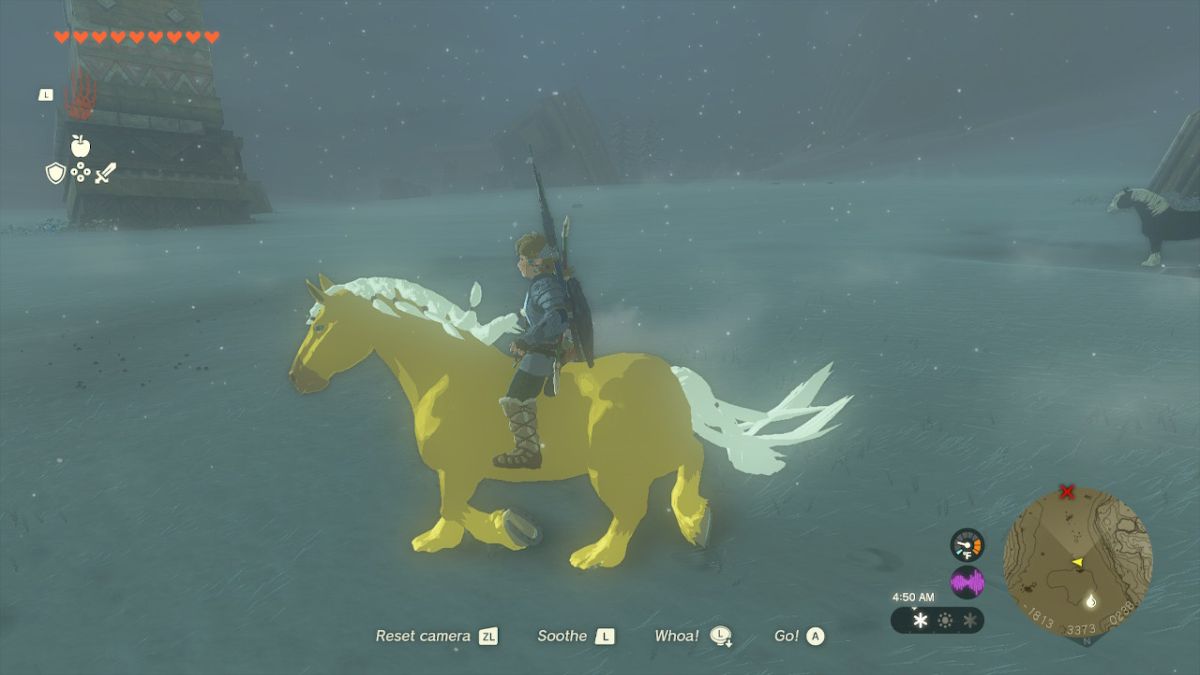Viewport: 1200px width, 675px height.
Task: Click the yellow player arrow on minimap
Action: [x=1077, y=563]
